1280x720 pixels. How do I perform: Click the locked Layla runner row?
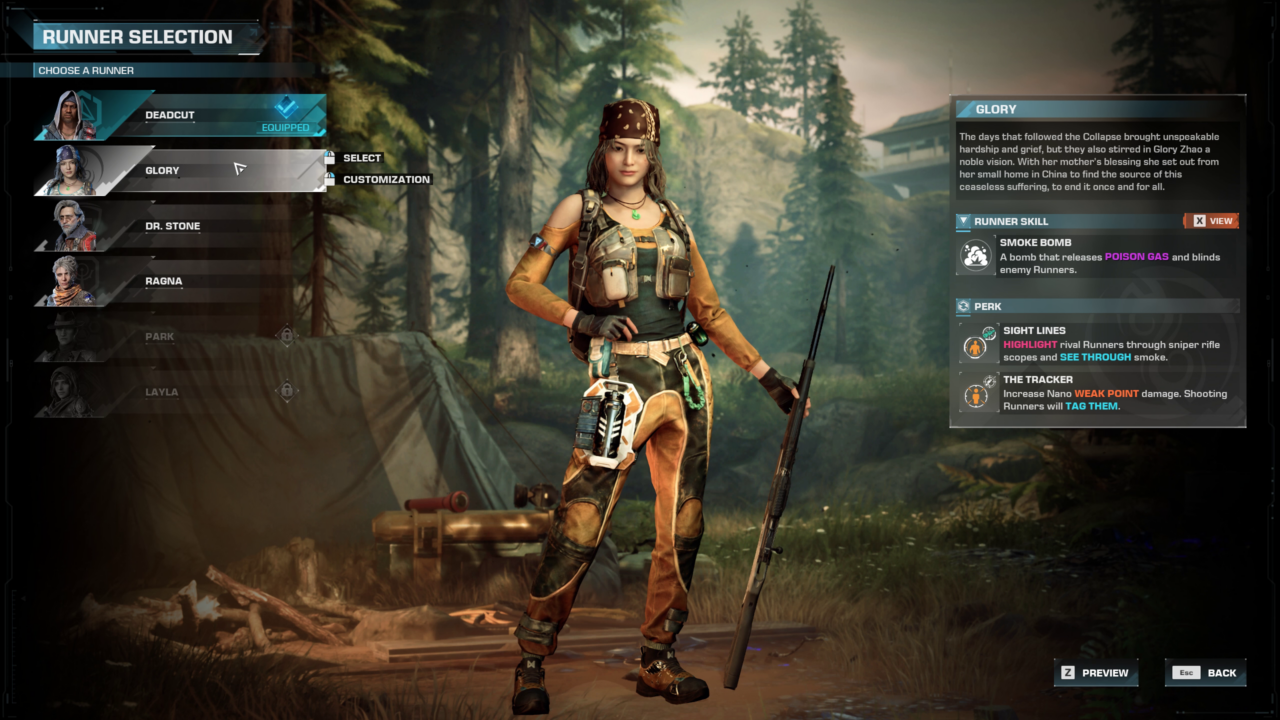tap(180, 392)
